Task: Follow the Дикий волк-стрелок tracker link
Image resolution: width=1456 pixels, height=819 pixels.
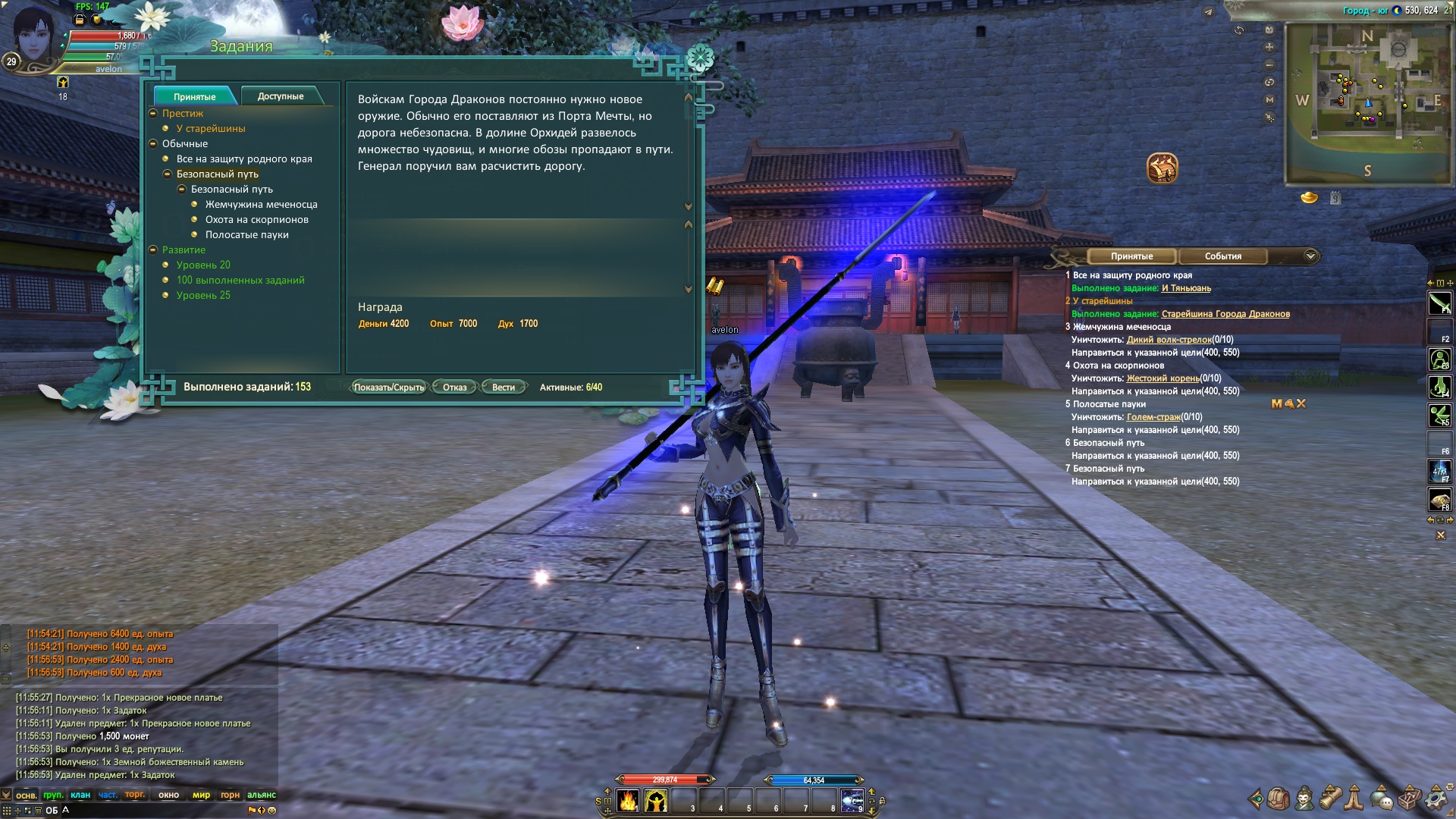Action: [x=1169, y=340]
